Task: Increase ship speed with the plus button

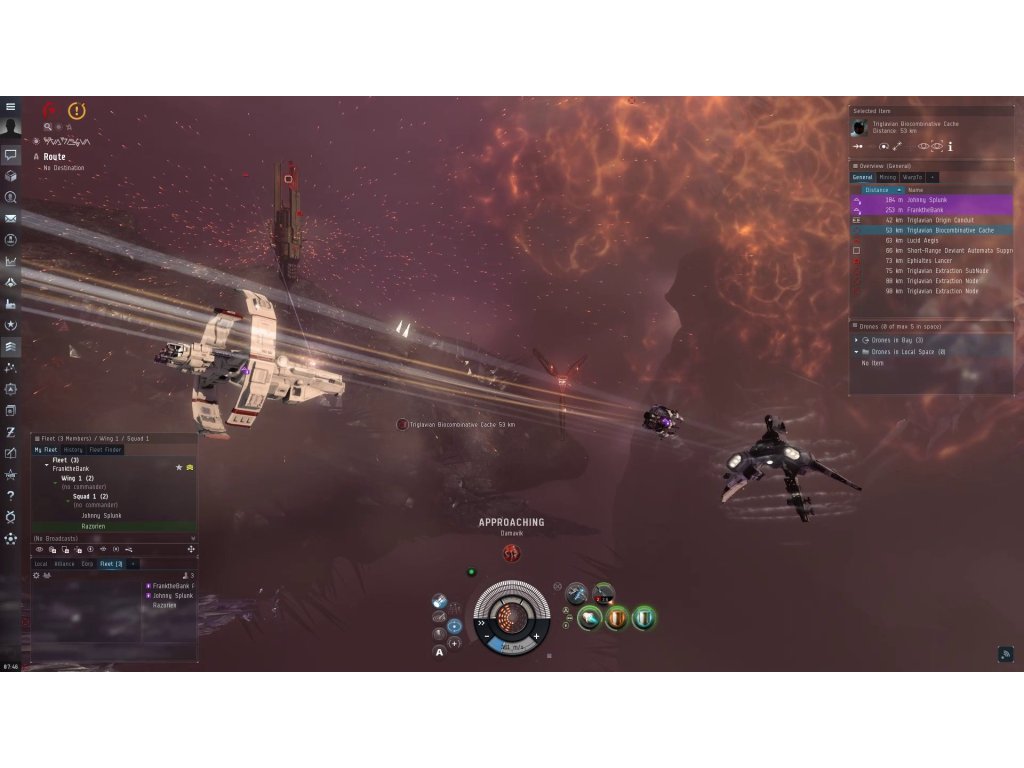Action: click(x=536, y=636)
